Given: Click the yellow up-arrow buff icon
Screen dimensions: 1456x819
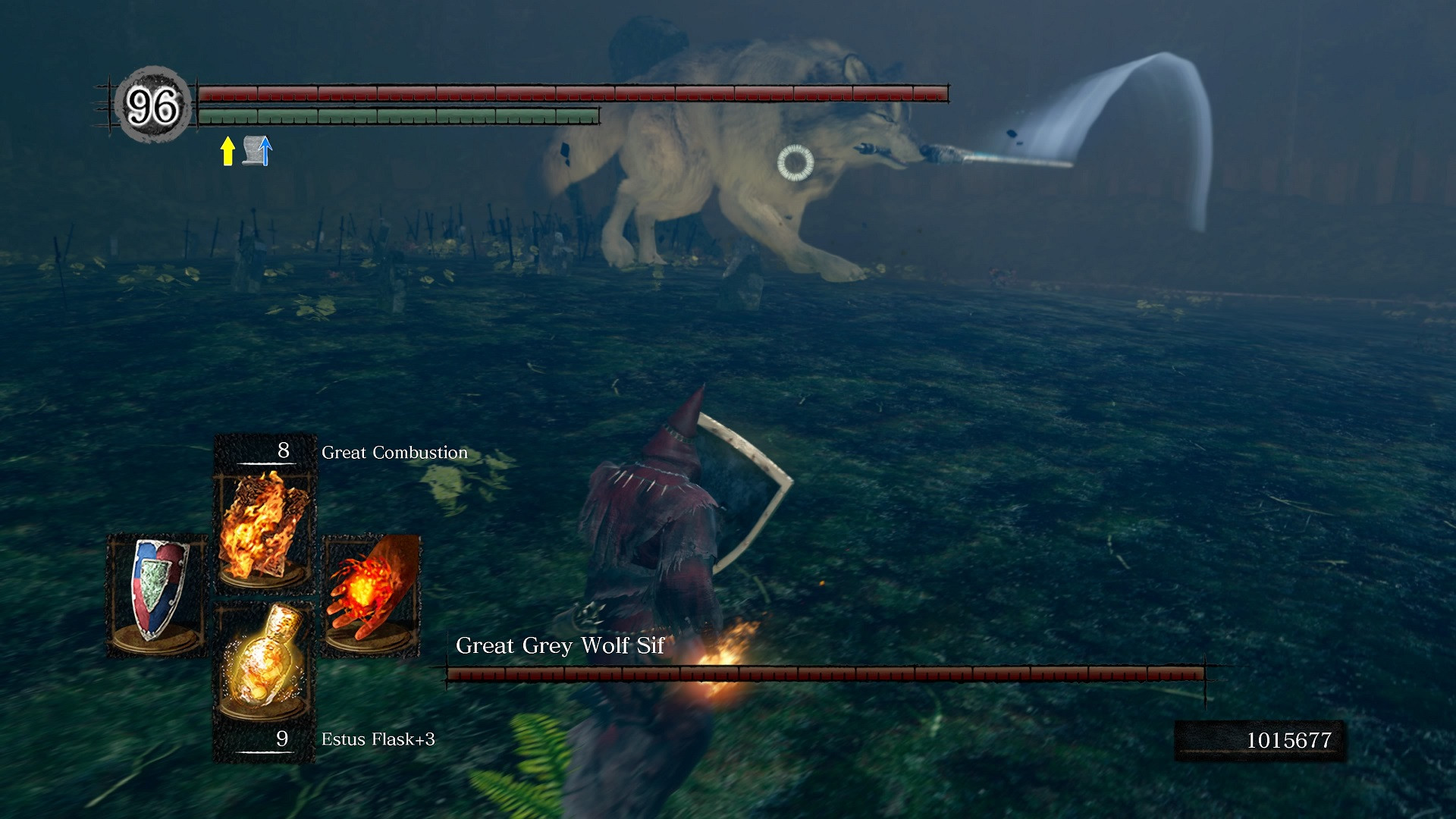Looking at the screenshot, I should 227,150.
